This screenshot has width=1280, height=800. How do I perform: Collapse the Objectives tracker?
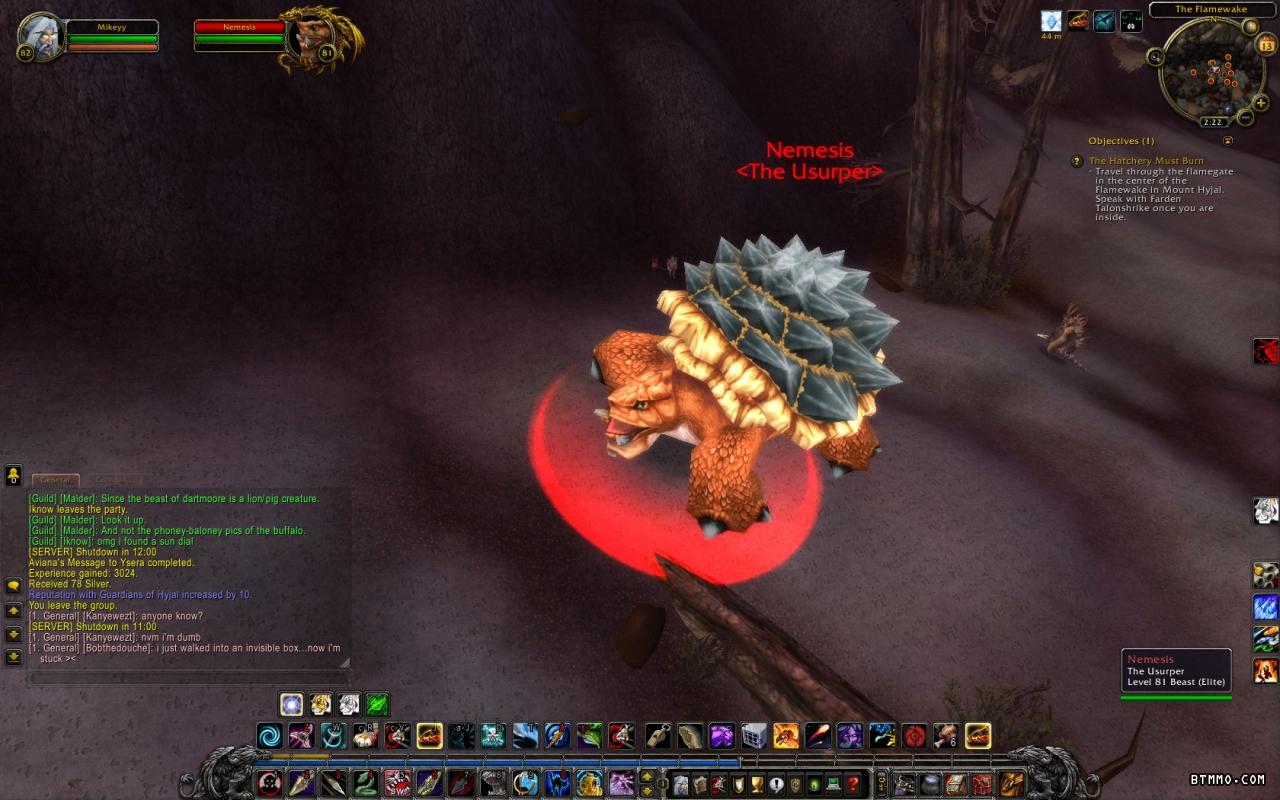pyautogui.click(x=1228, y=141)
